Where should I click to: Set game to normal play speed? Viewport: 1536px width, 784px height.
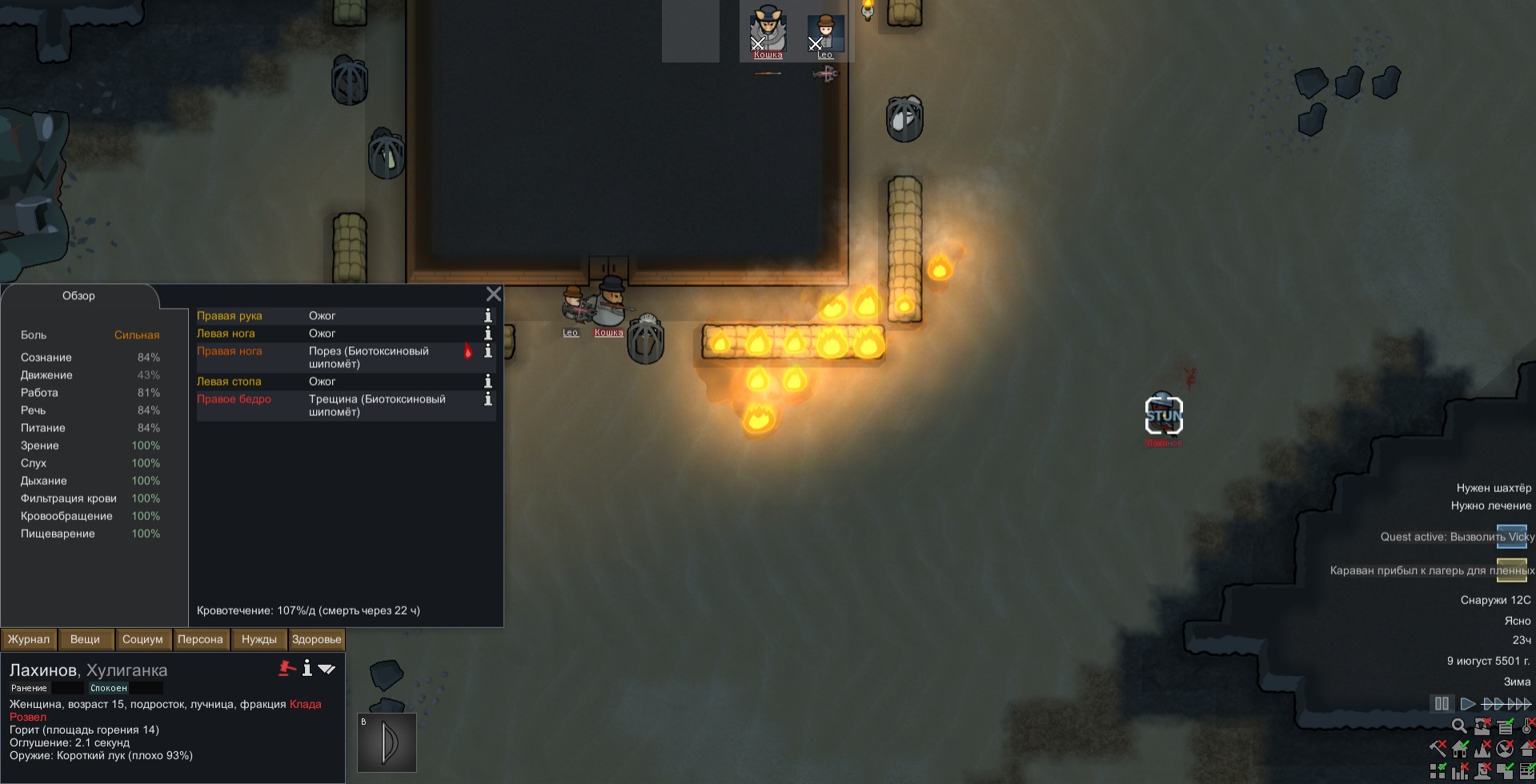click(x=1467, y=704)
